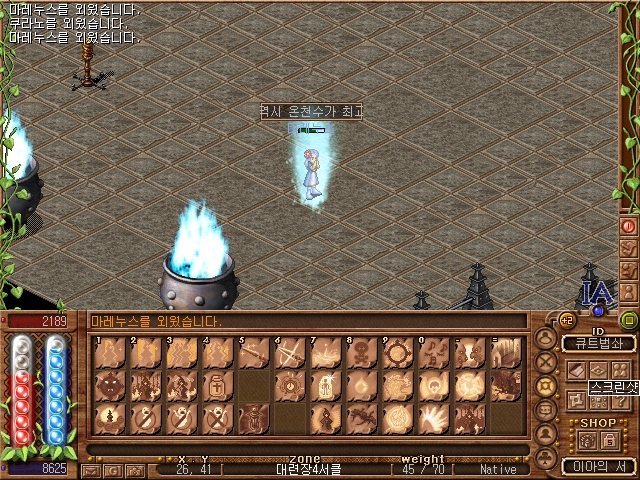Click the 큐트법사 character ID button
The height and width of the screenshot is (480, 640).
pyautogui.click(x=598, y=343)
